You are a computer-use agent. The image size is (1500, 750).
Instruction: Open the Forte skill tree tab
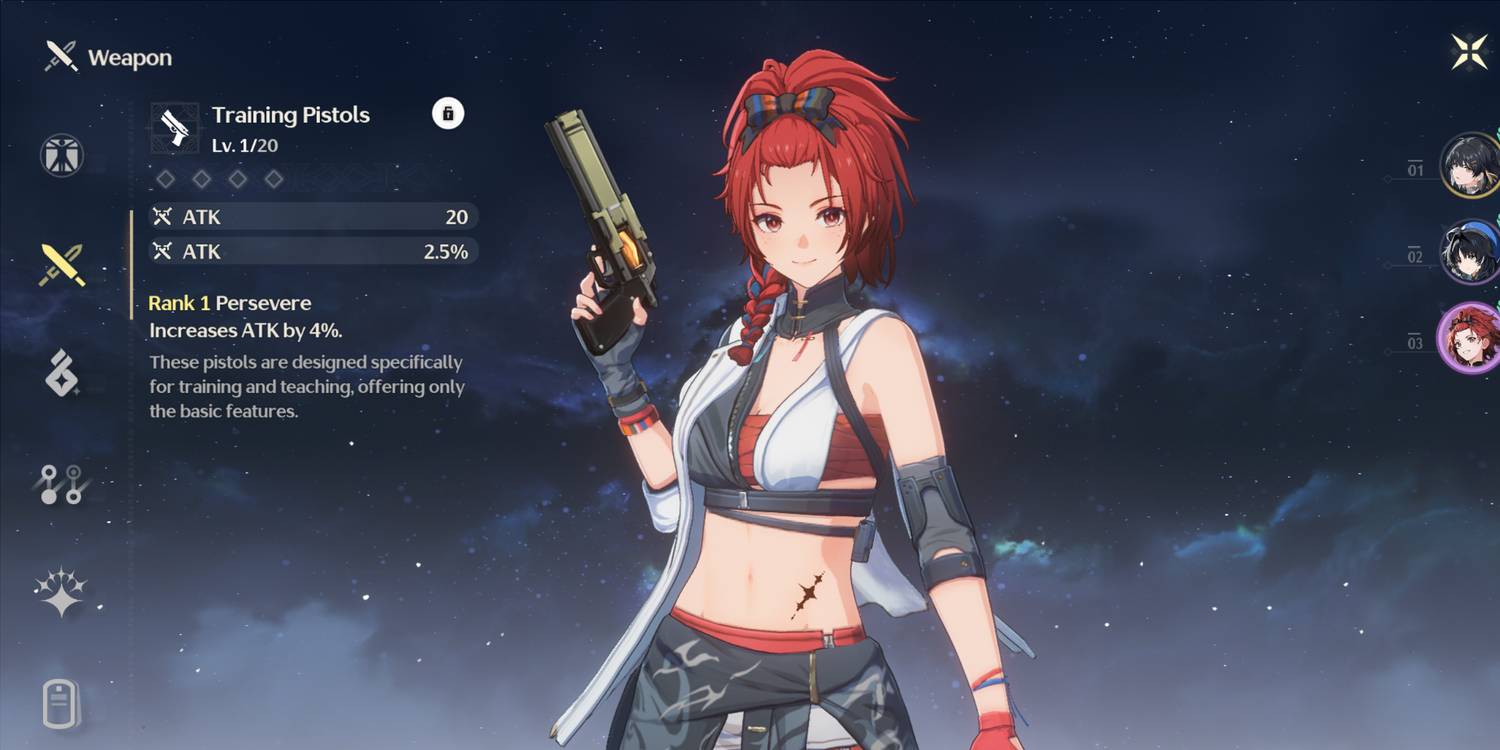click(62, 484)
